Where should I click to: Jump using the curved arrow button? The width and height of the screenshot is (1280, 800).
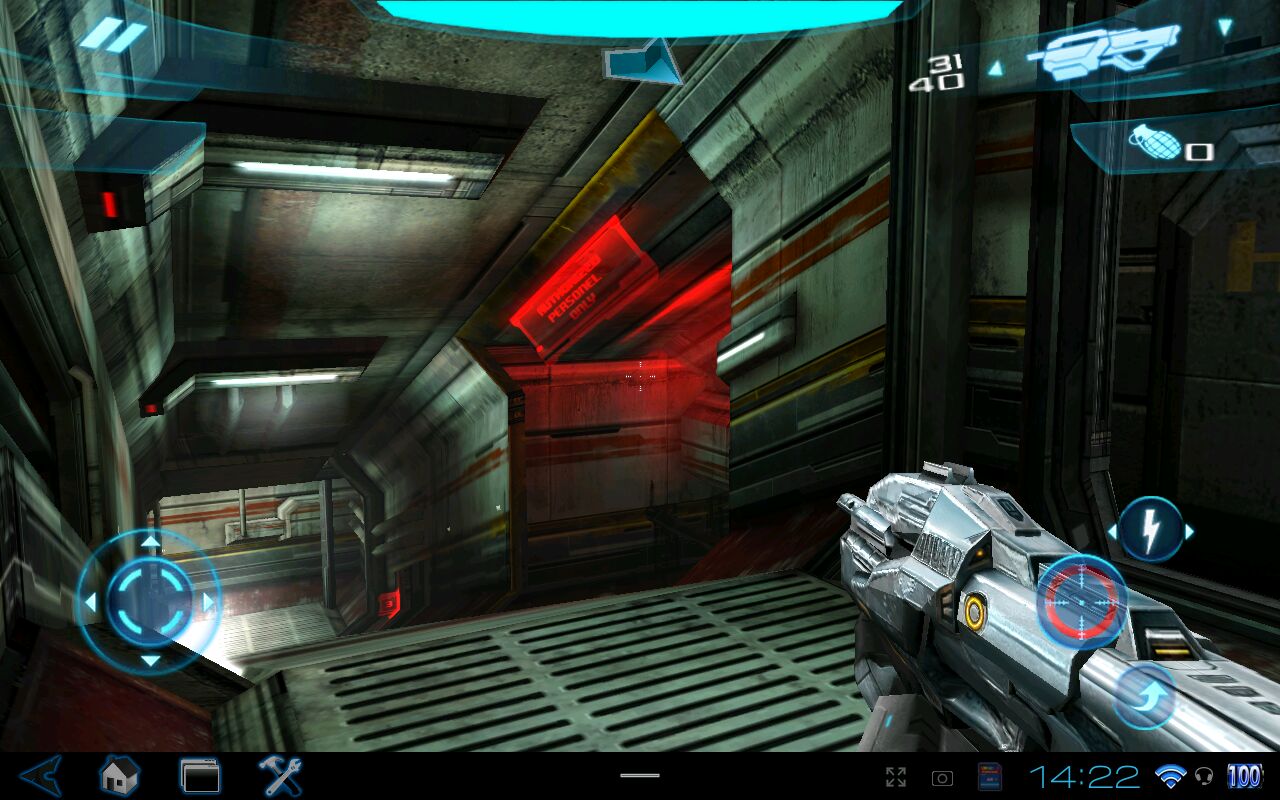coord(1146,696)
